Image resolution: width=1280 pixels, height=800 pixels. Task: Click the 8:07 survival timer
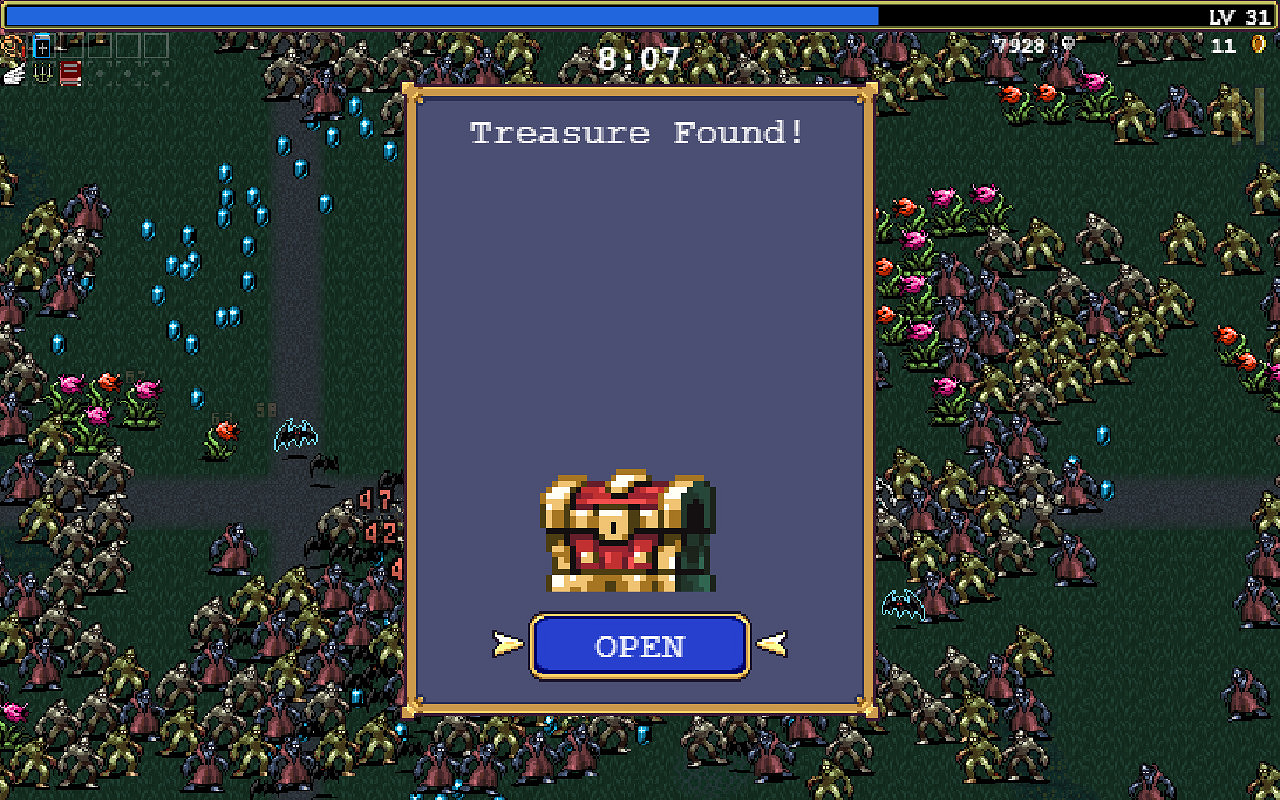coord(638,58)
